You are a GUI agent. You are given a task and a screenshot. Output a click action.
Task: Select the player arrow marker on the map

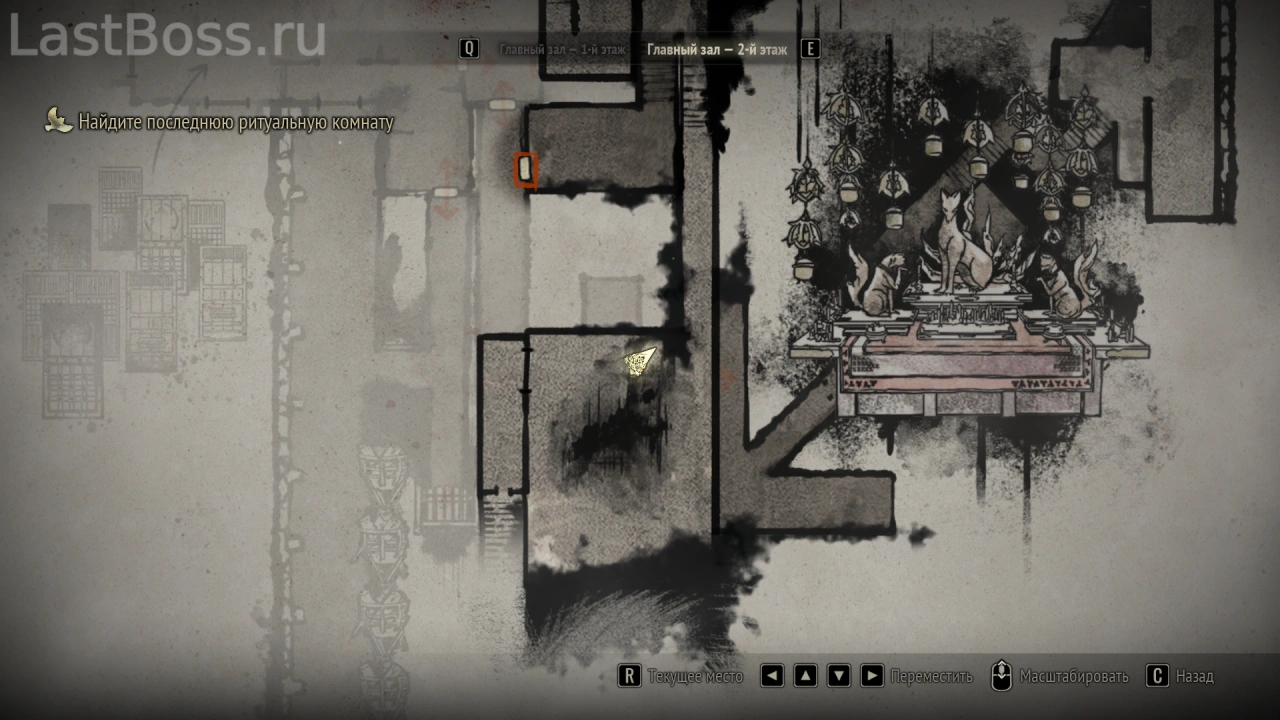point(640,361)
